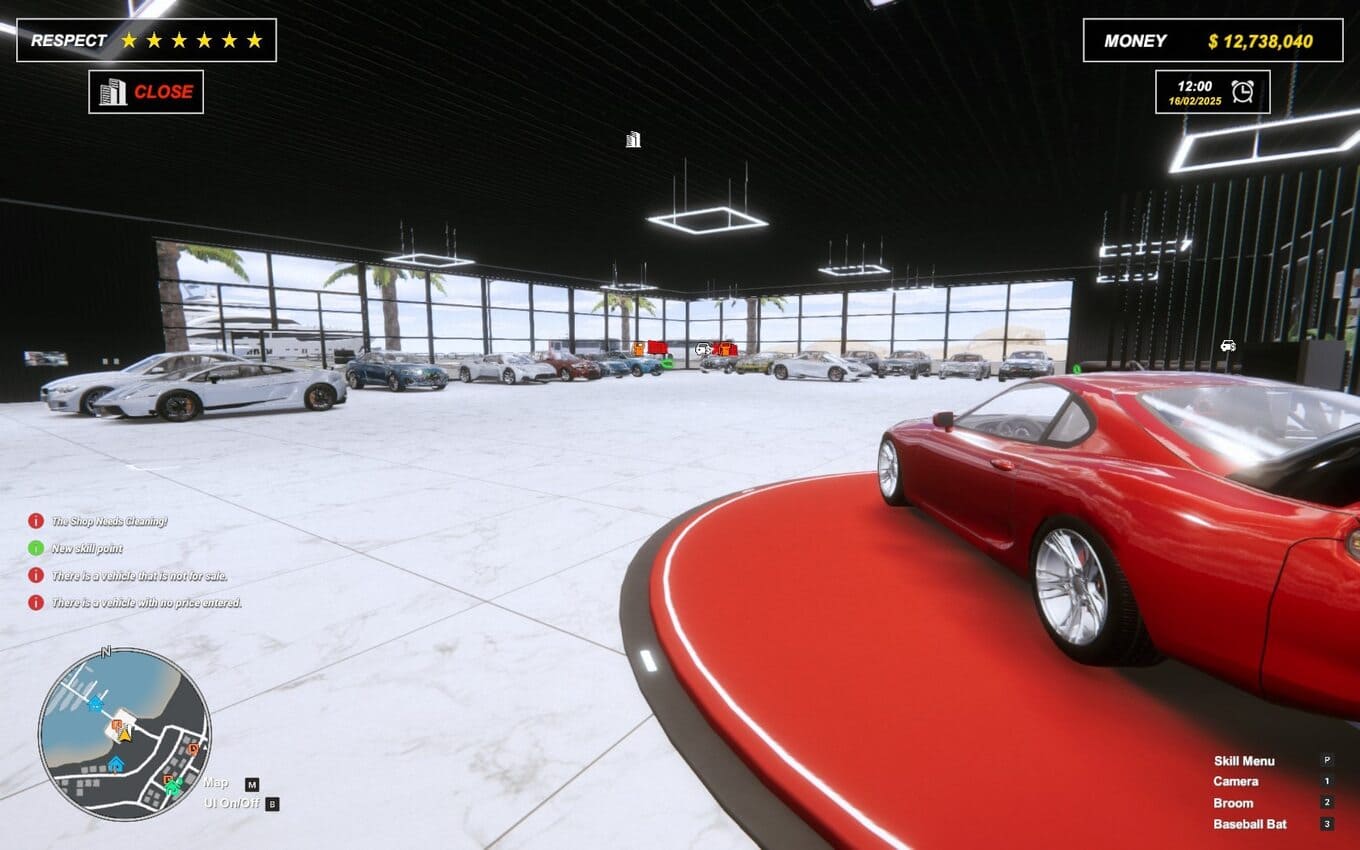This screenshot has height=850, width=1360.
Task: Select the Camera tool
Action: pyautogui.click(x=1236, y=782)
